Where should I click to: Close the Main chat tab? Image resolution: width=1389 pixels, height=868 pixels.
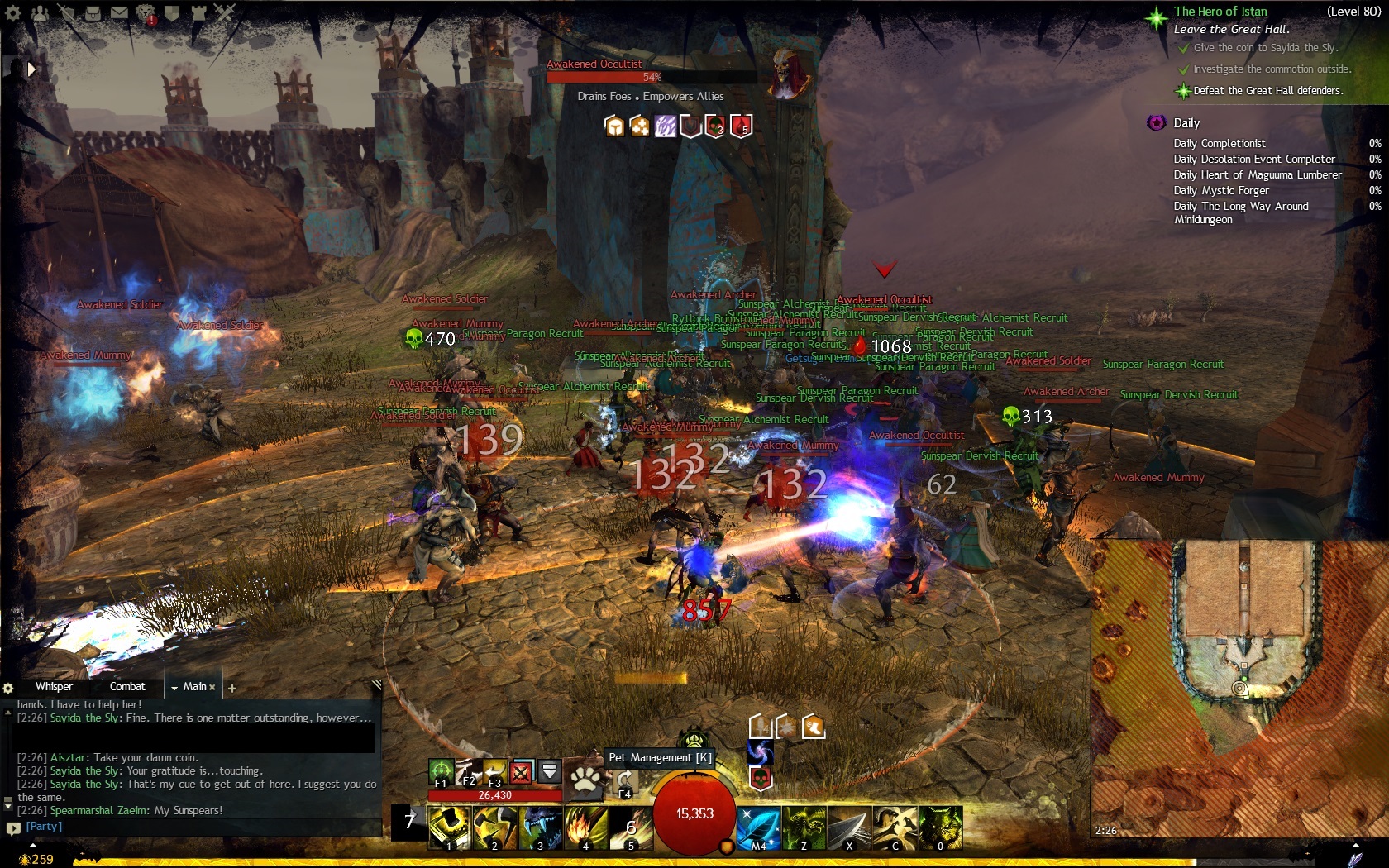pyautogui.click(x=212, y=687)
